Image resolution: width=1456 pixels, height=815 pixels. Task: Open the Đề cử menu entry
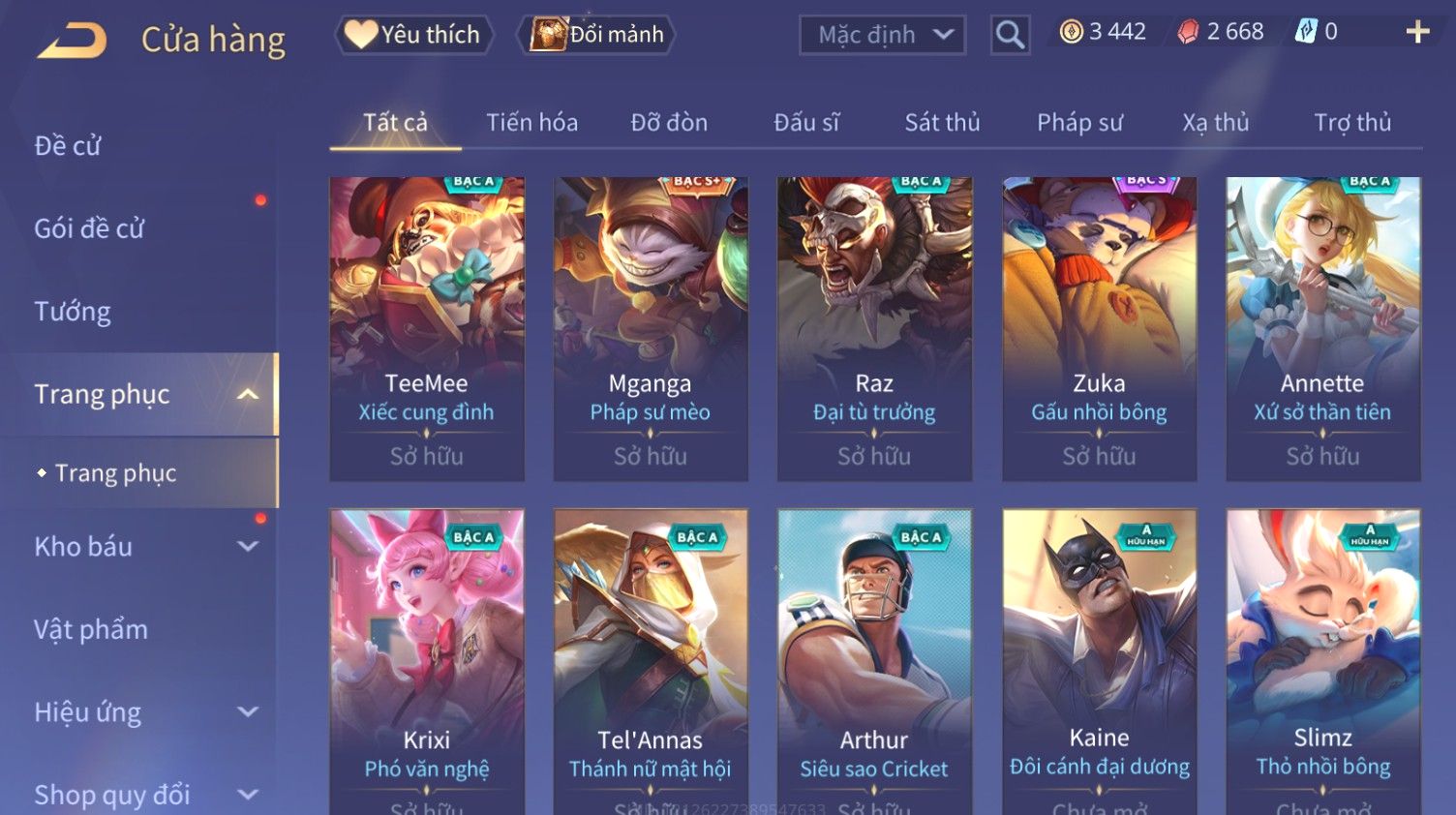click(x=68, y=146)
